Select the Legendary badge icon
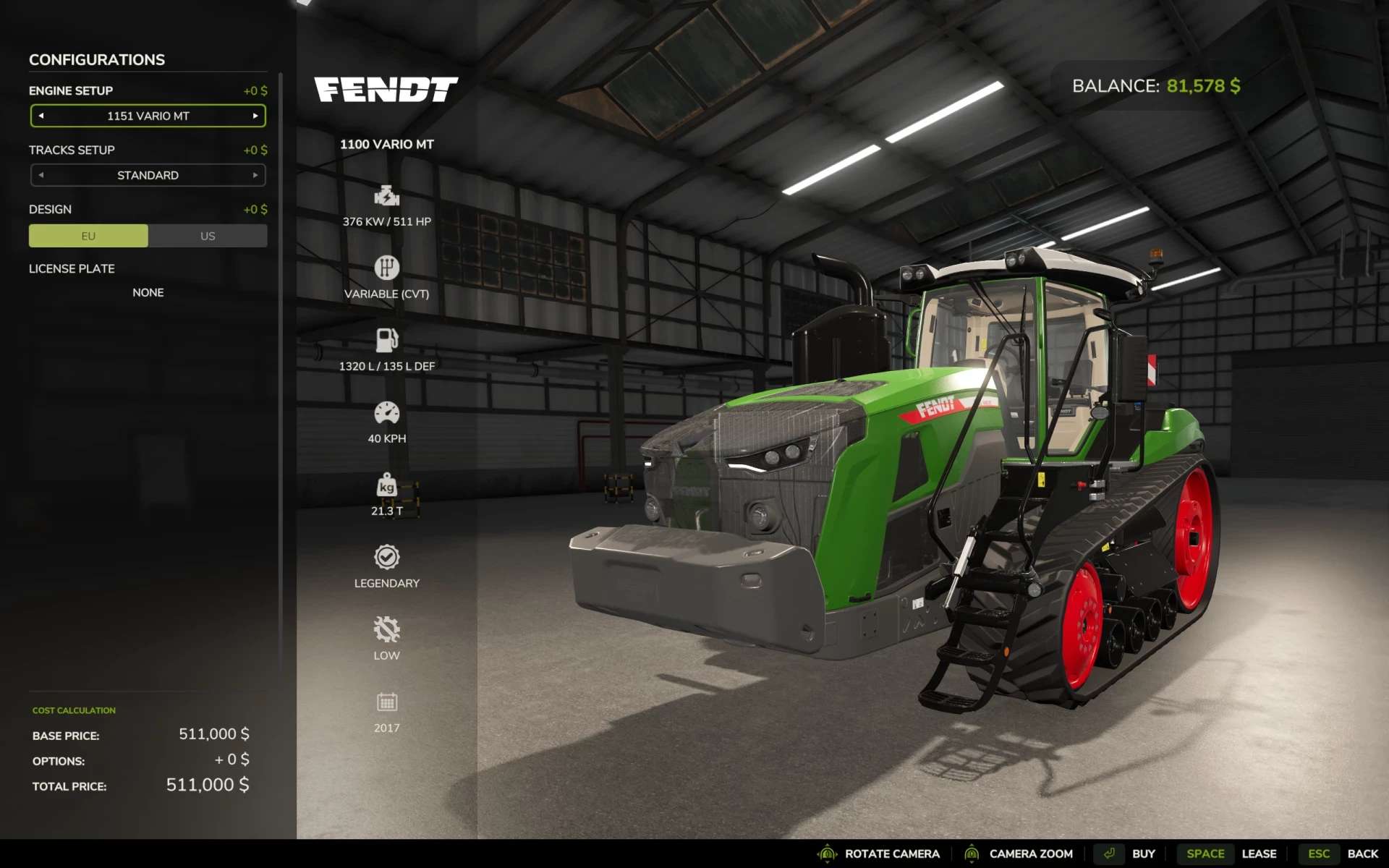 tap(387, 557)
